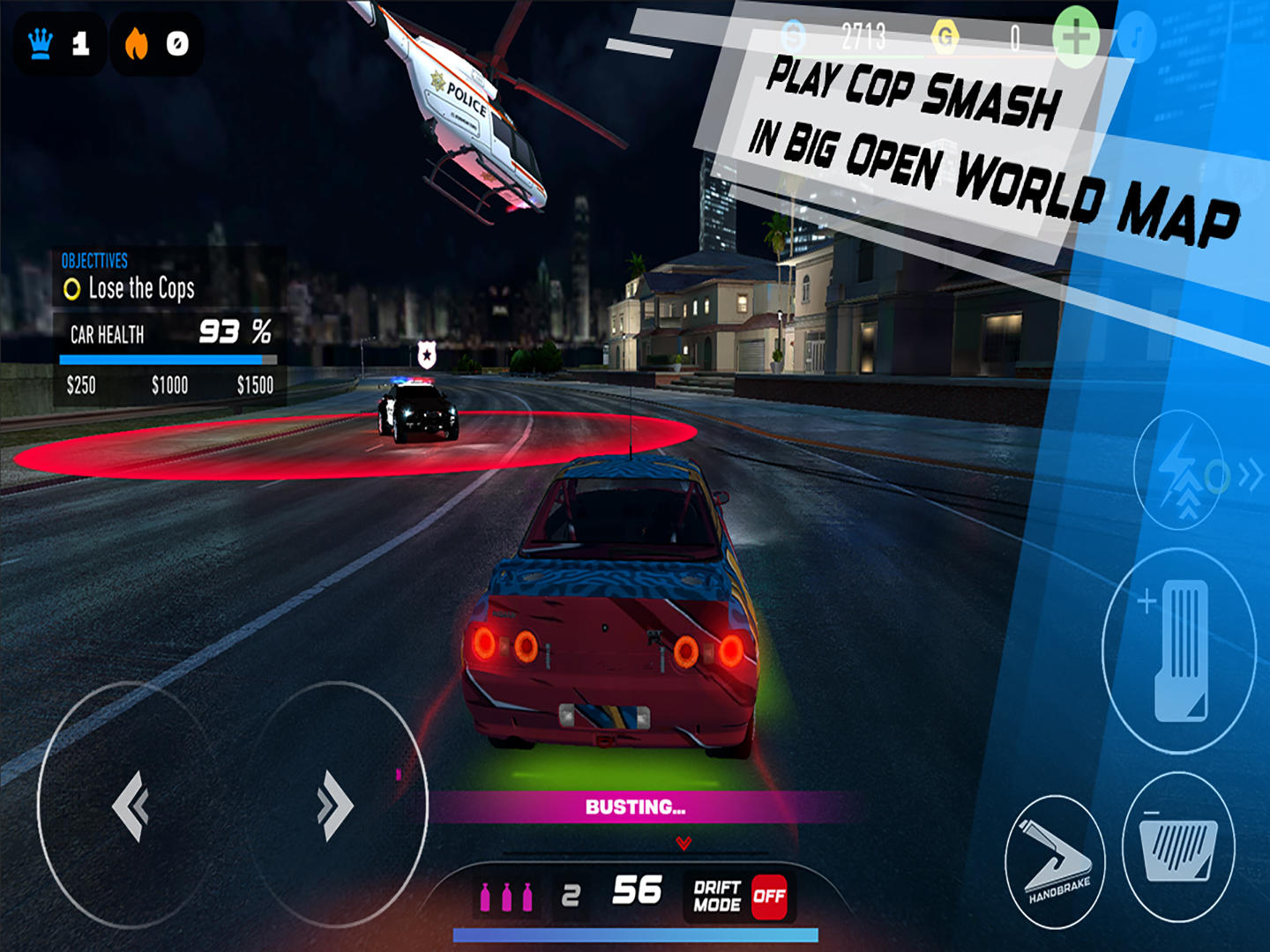The height and width of the screenshot is (952, 1270).
Task: Open the music note icon
Action: pyautogui.click(x=1137, y=35)
